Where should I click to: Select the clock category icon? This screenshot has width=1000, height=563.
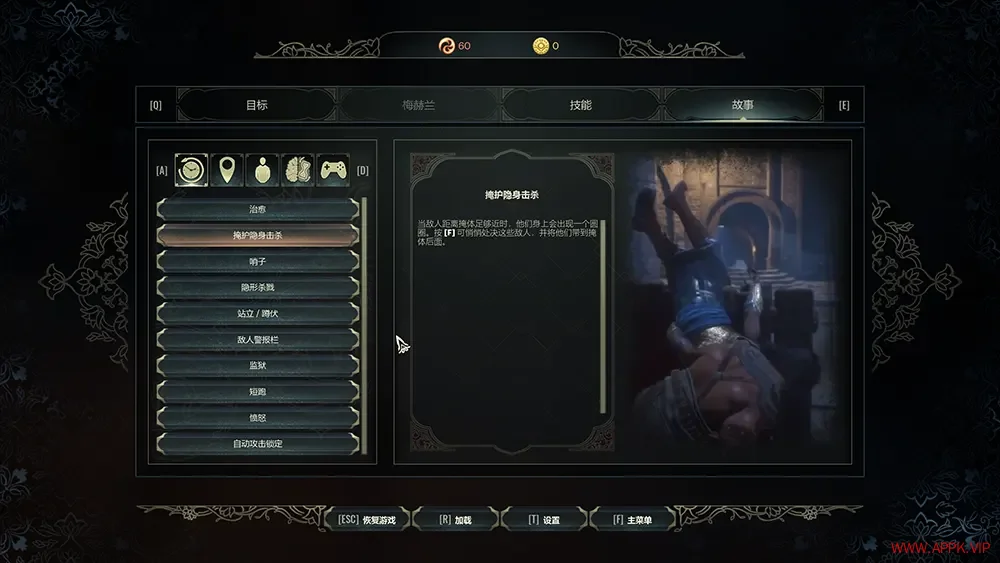pyautogui.click(x=191, y=170)
